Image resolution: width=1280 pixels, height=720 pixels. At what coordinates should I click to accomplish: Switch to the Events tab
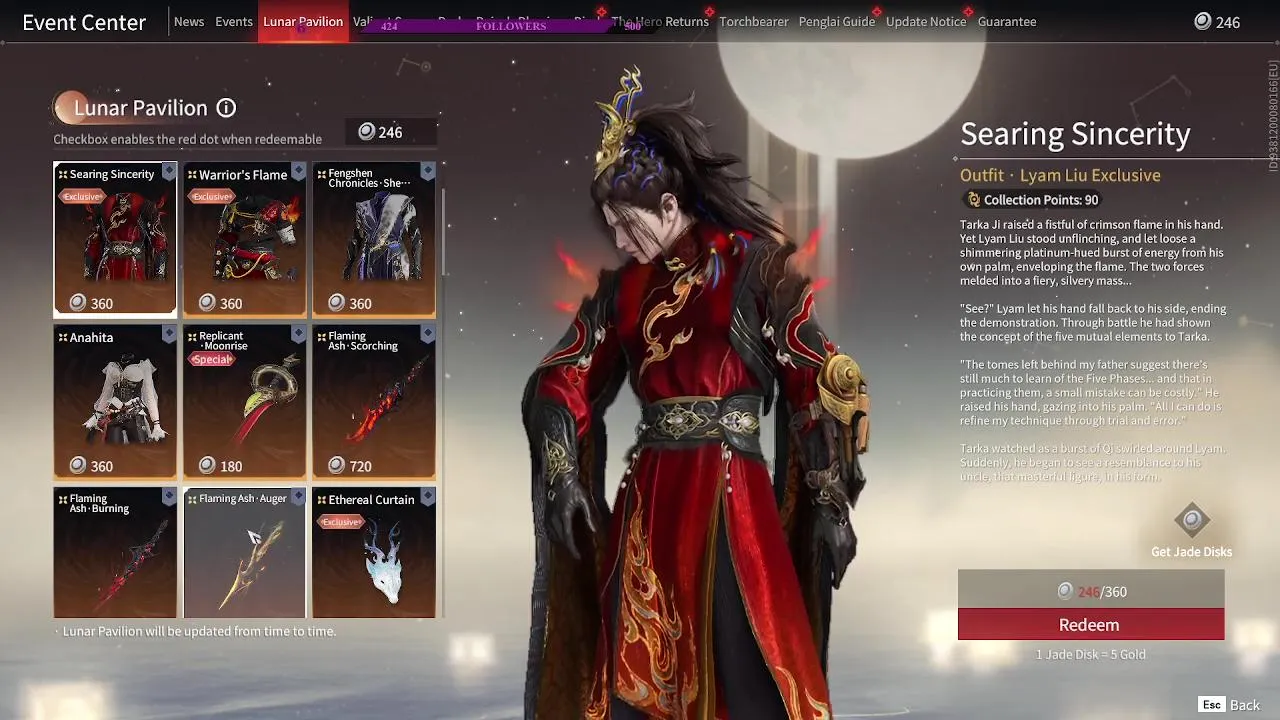point(234,21)
